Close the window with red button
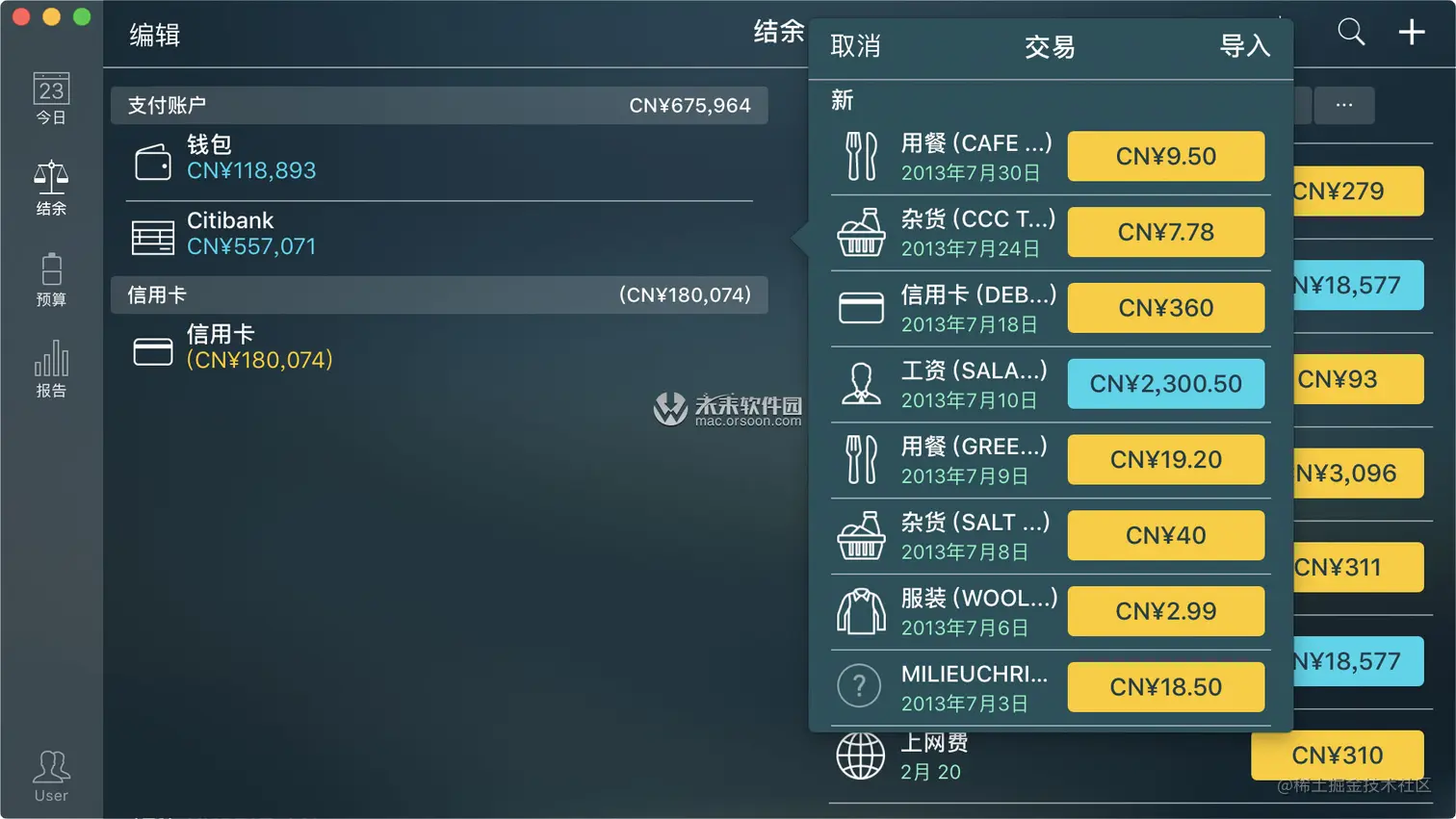 pyautogui.click(x=21, y=16)
